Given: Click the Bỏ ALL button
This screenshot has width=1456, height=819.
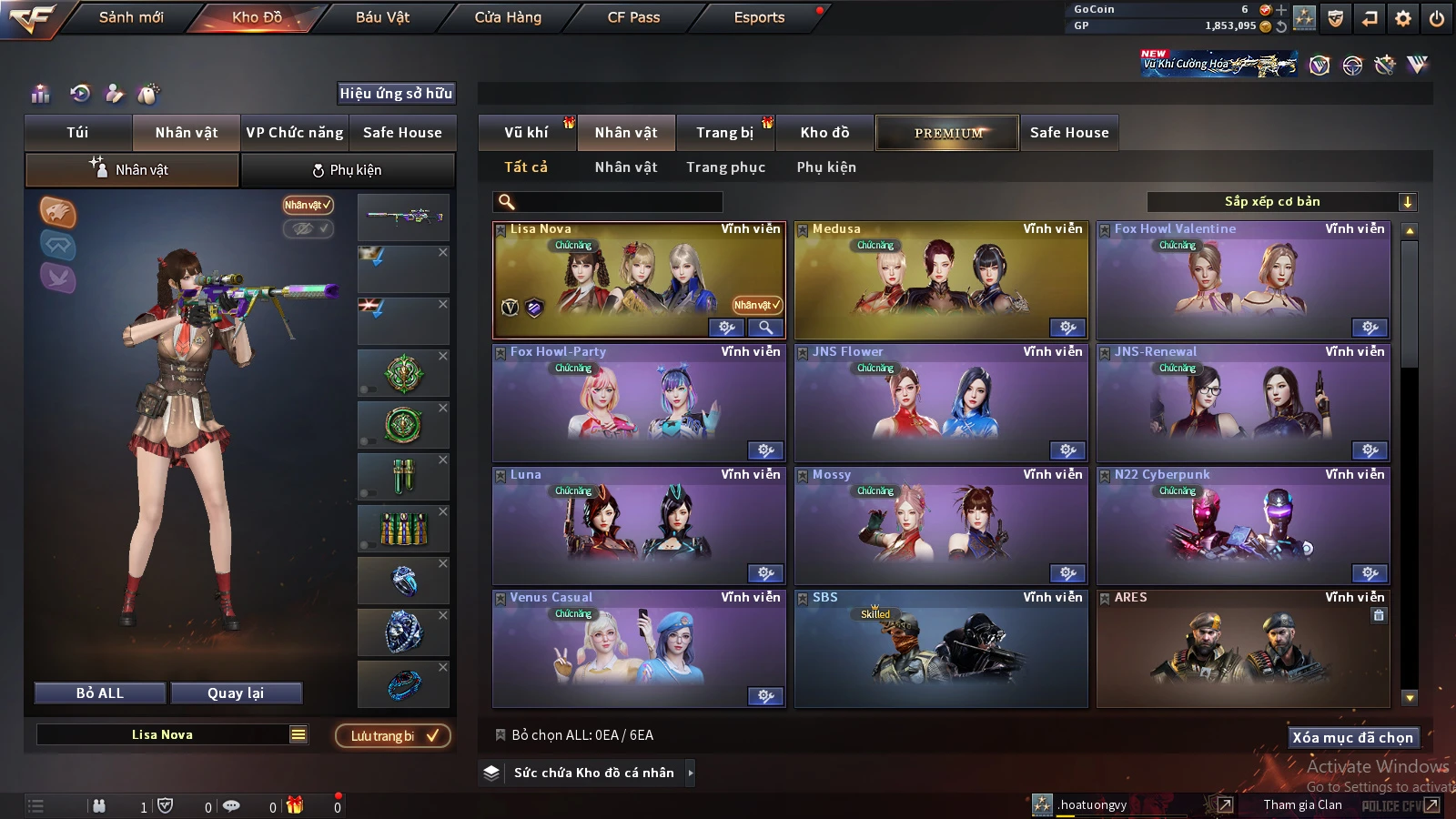Looking at the screenshot, I should point(100,693).
